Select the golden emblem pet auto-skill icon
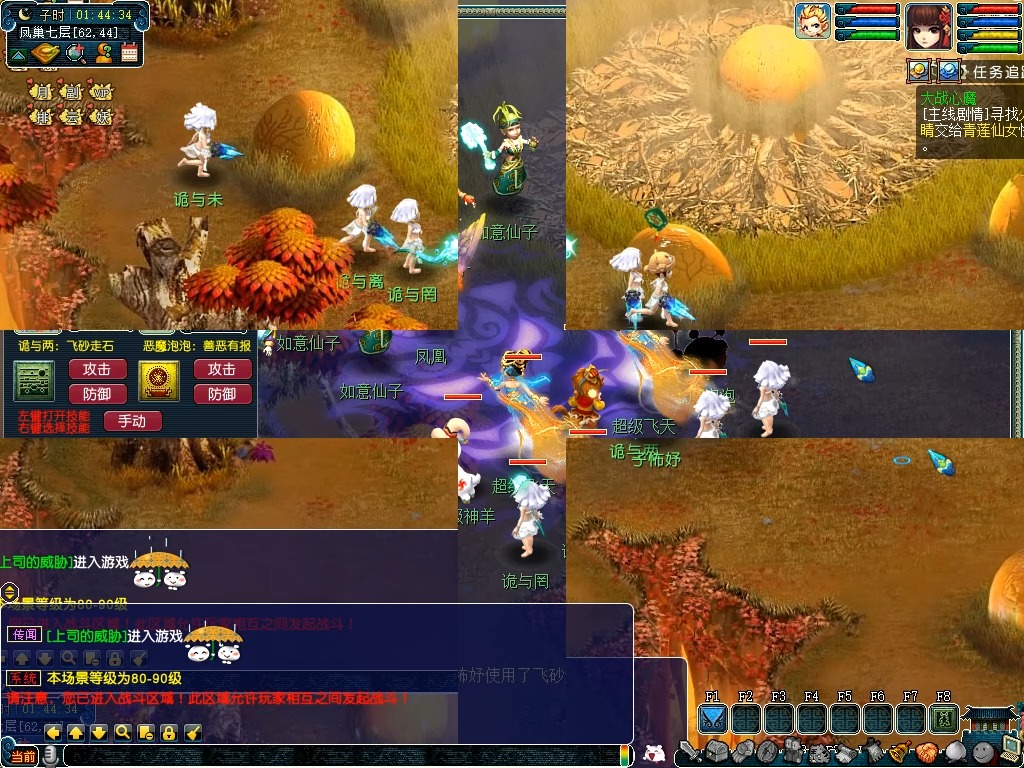1024x768 pixels. tap(158, 381)
